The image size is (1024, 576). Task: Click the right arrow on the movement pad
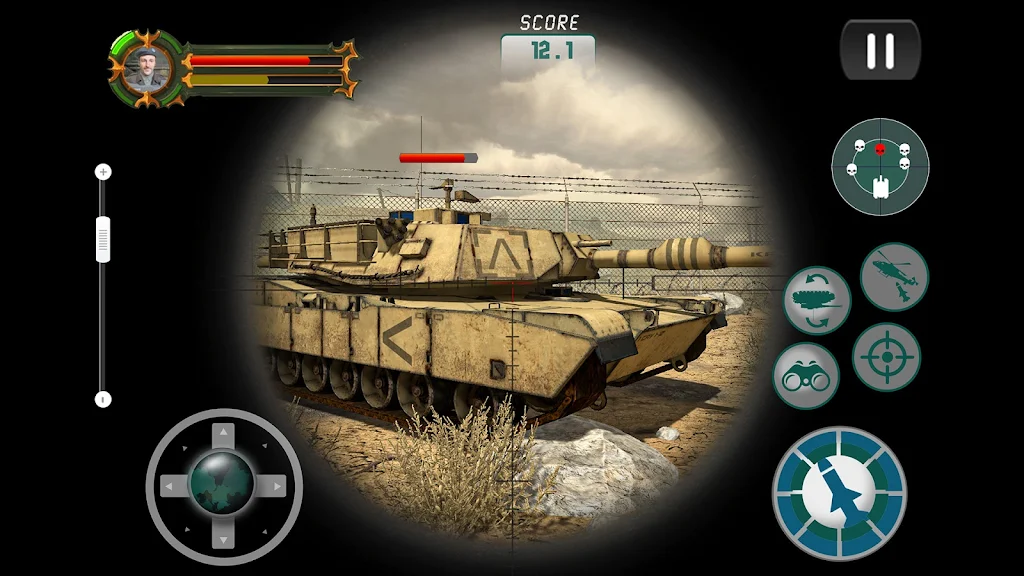(x=275, y=487)
